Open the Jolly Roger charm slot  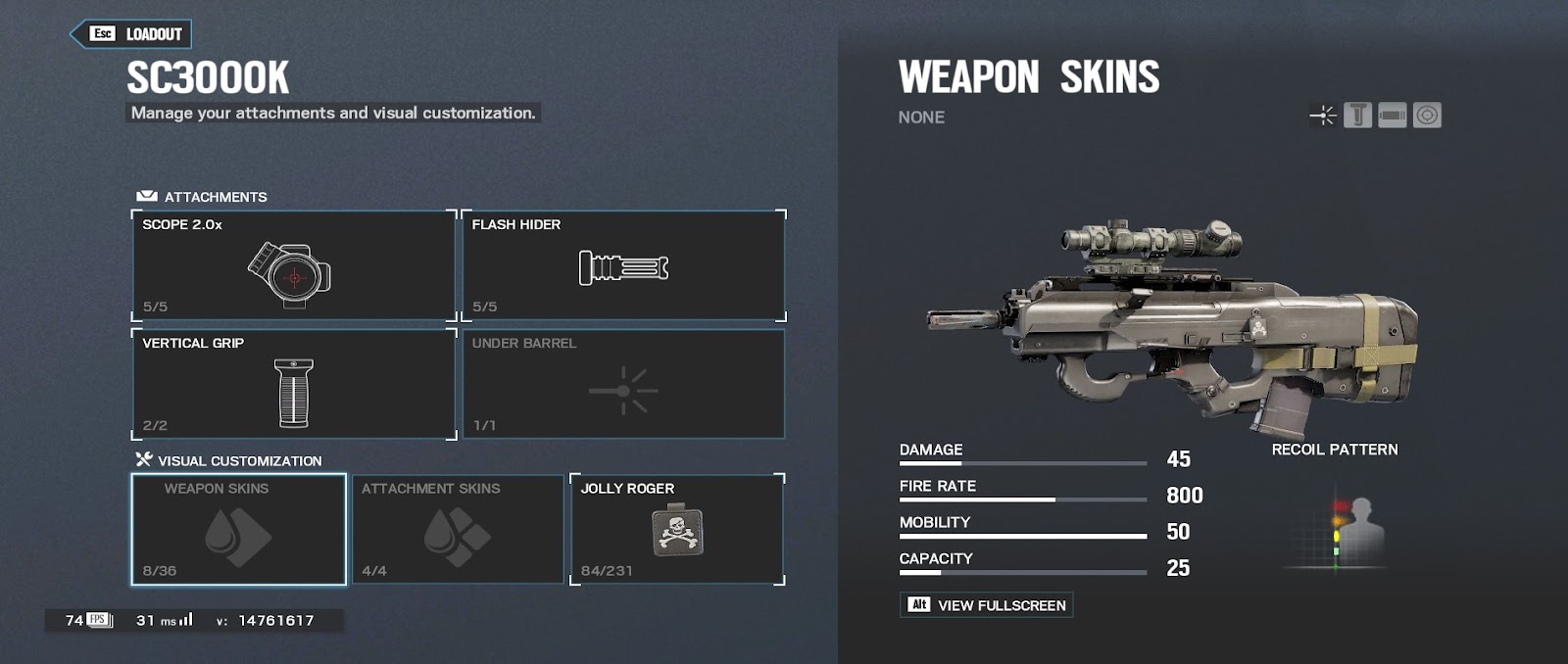point(677,529)
